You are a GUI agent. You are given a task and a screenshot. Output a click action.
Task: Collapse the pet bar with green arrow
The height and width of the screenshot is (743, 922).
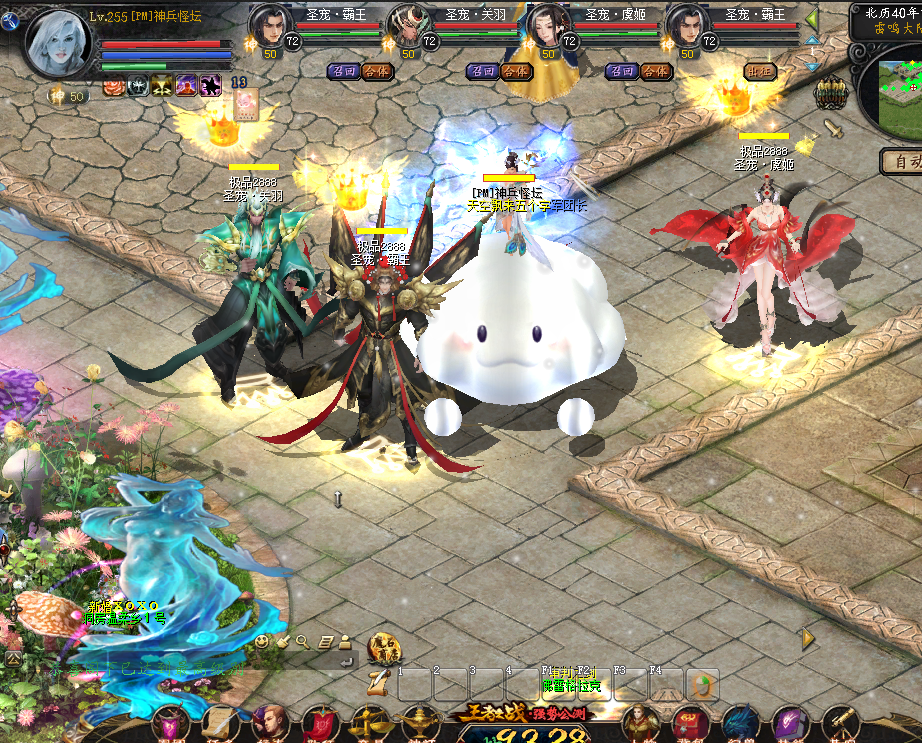tap(812, 19)
